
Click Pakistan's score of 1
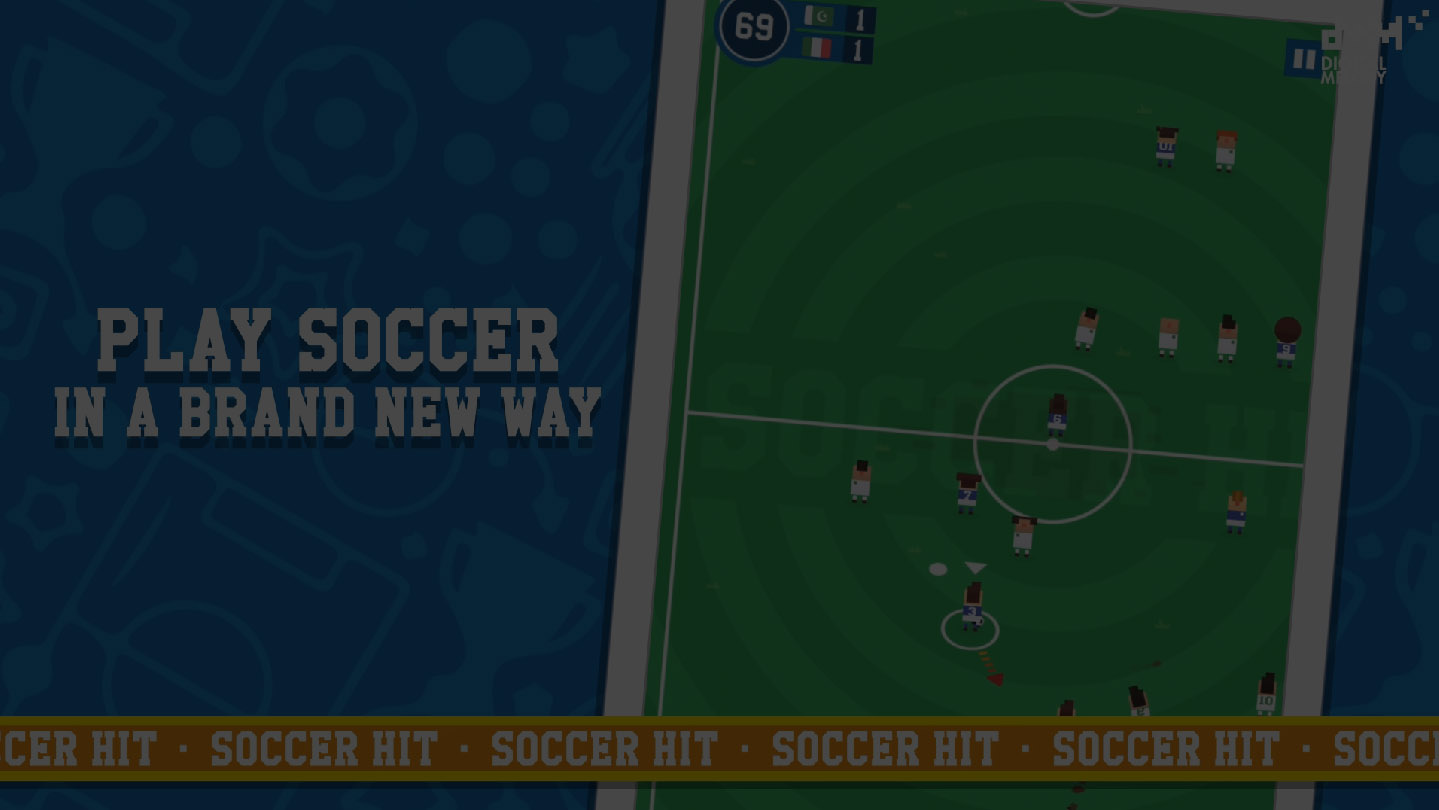pyautogui.click(x=860, y=18)
